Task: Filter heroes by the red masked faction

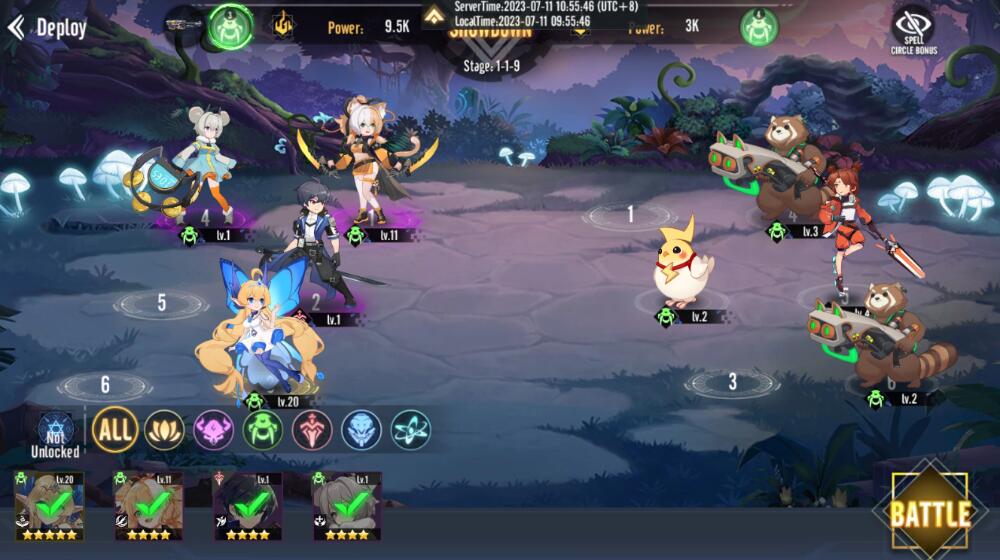Action: 312,430
